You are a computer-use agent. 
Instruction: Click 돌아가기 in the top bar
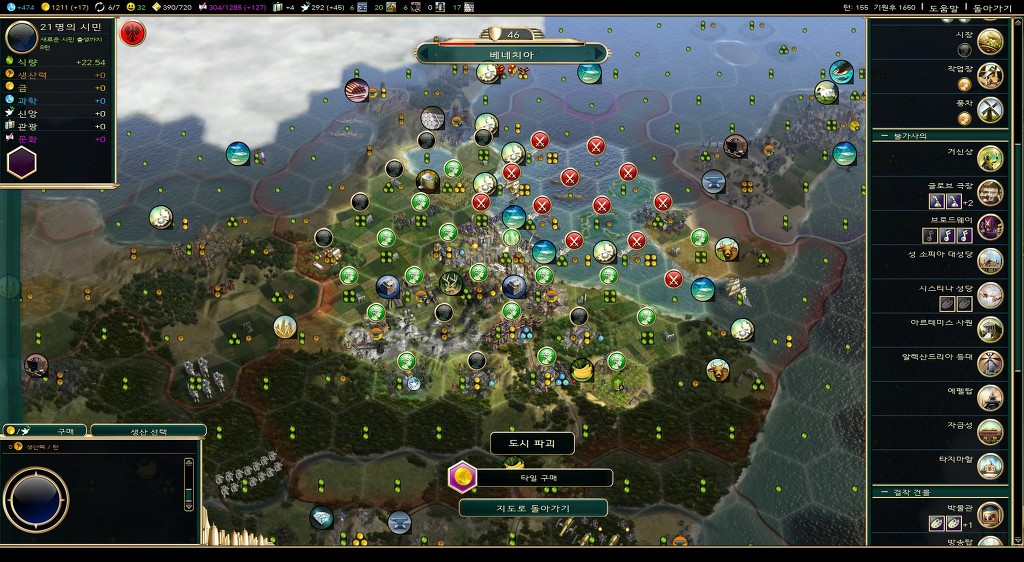[x=992, y=7]
